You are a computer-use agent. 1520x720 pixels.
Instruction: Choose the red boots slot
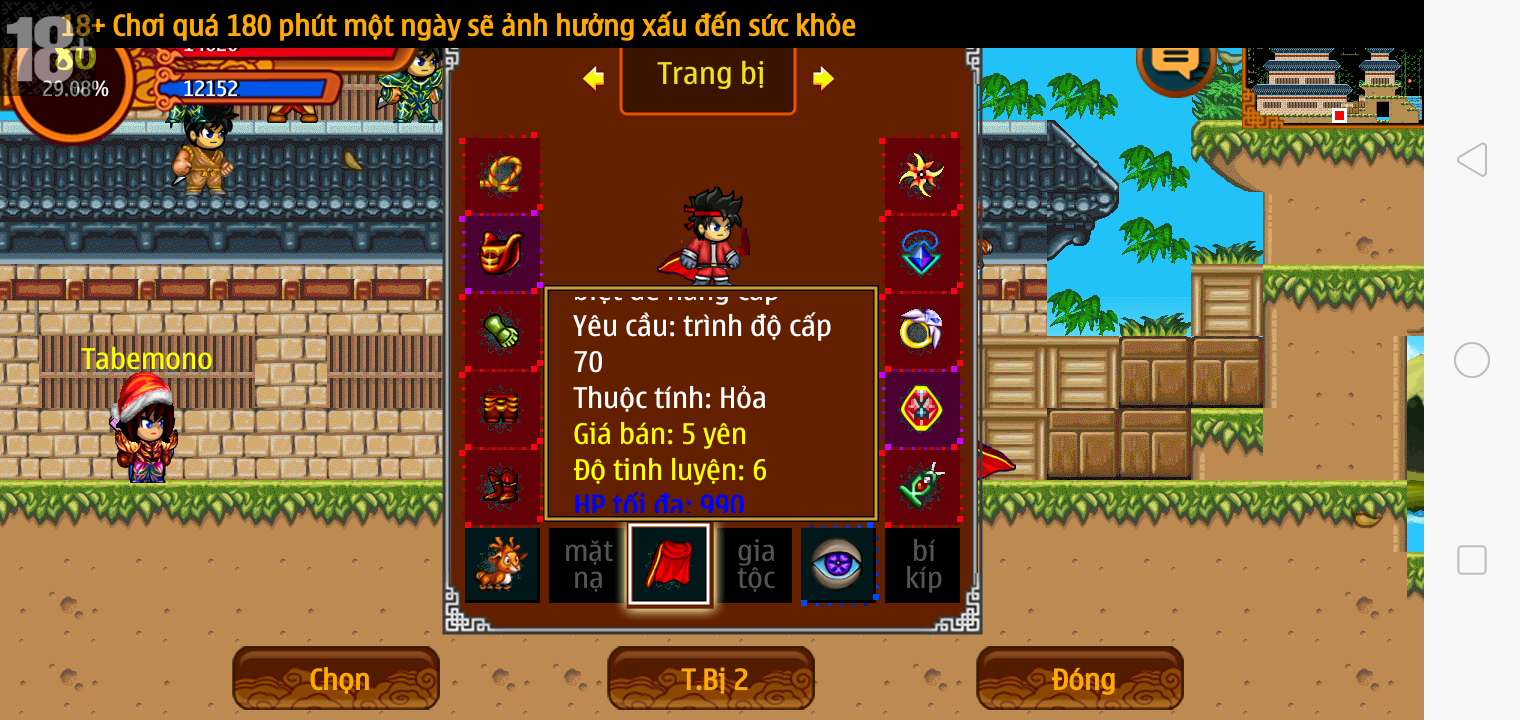502,487
